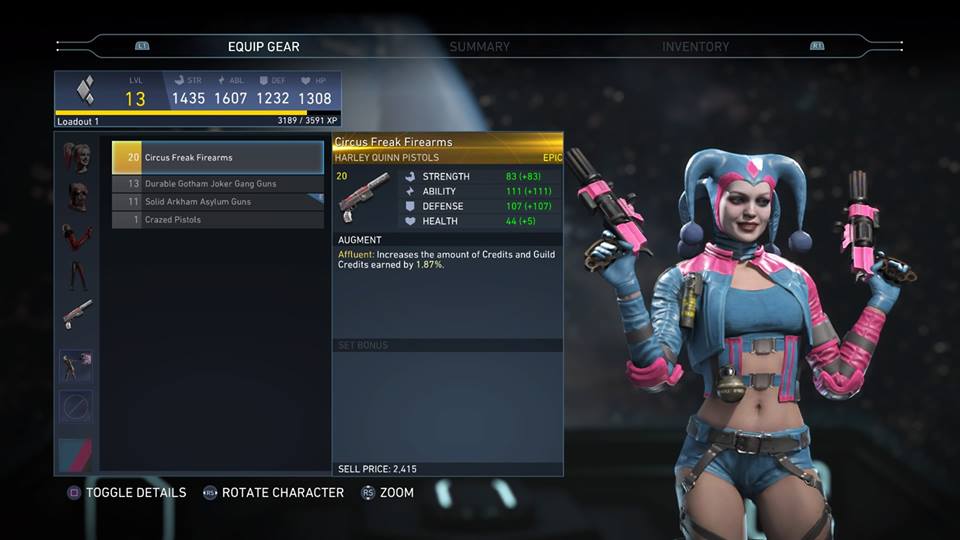The image size is (960, 540).
Task: Open the face mask gear slot
Action: 77,196
